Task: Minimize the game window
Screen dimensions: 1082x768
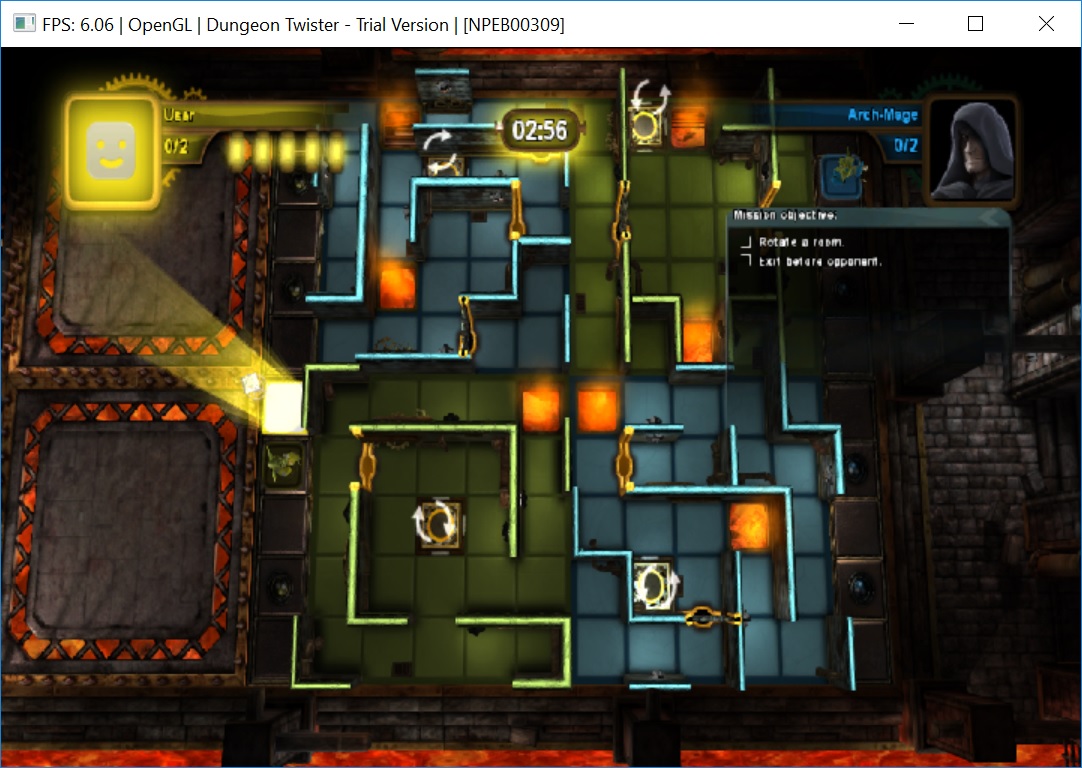Action: pos(907,24)
